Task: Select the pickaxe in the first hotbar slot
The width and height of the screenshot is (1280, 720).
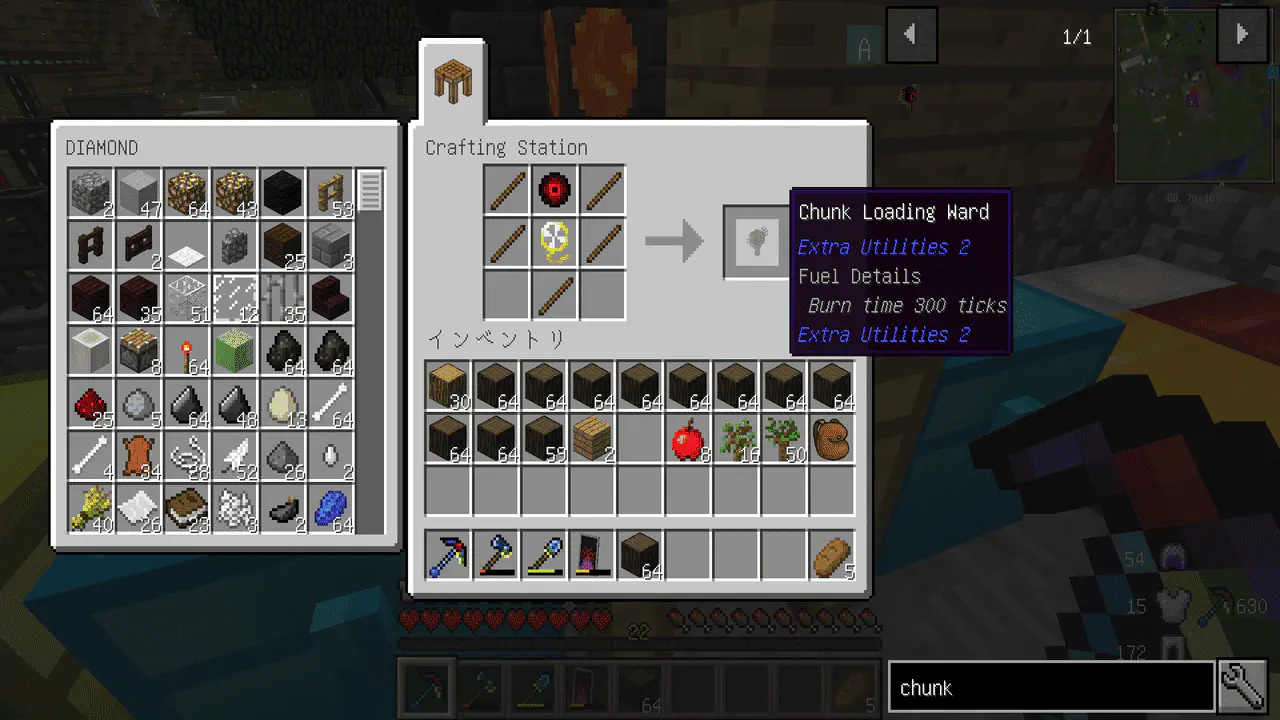Action: 448,556
